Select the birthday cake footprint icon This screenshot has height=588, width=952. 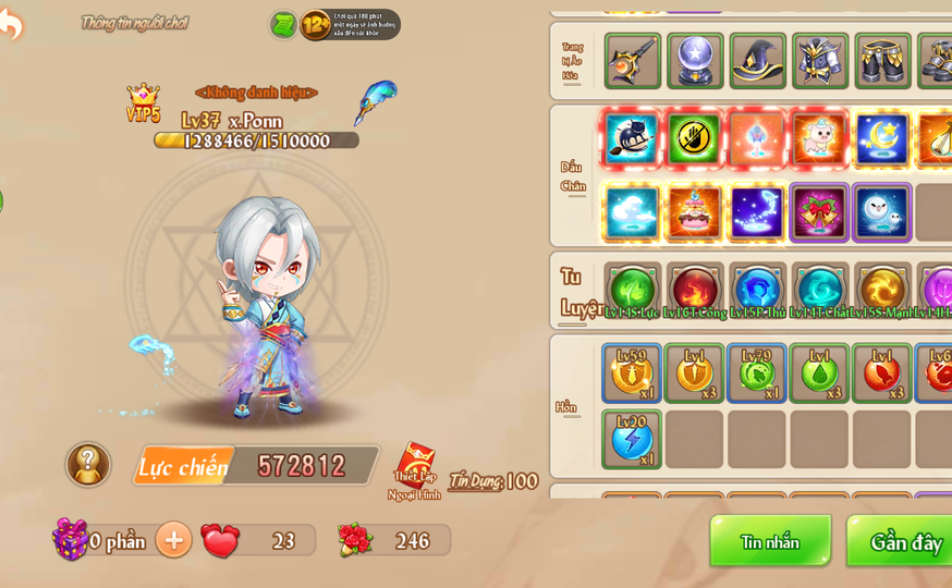click(695, 212)
